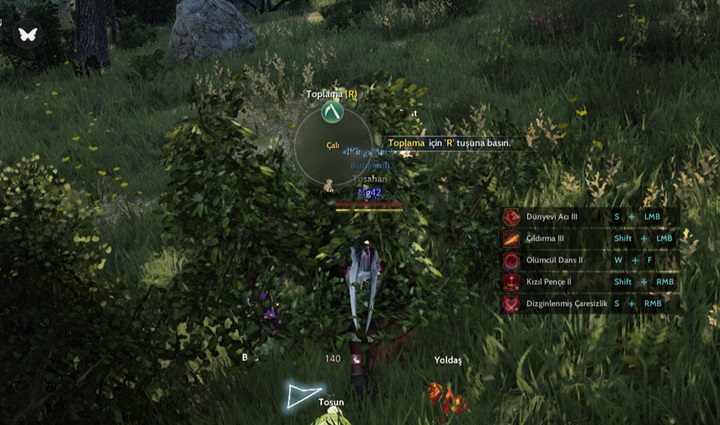Open the white butterfly menu icon
720x425 pixels.
click(x=26, y=34)
